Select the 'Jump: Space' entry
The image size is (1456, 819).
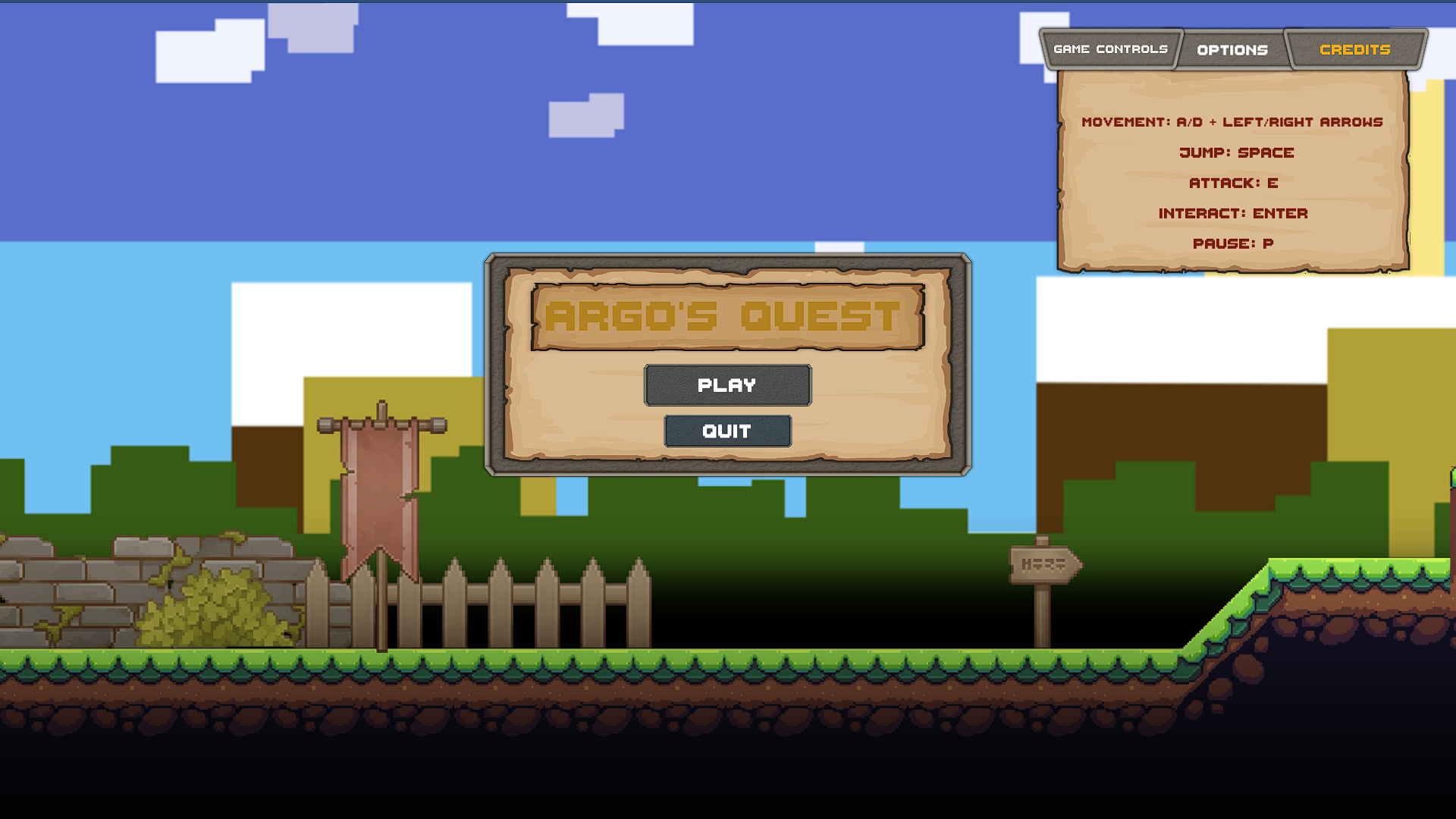click(1236, 152)
